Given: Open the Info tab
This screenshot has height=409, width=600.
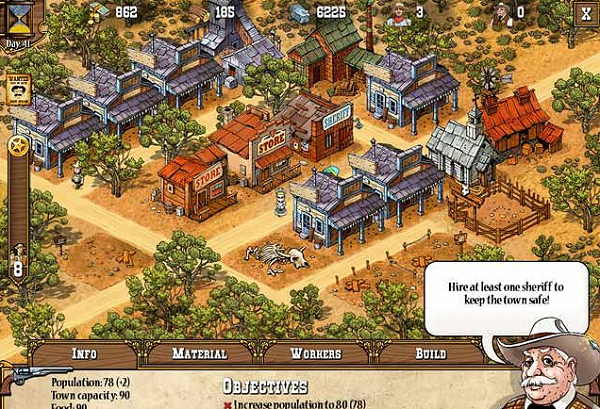Looking at the screenshot, I should 84,354.
